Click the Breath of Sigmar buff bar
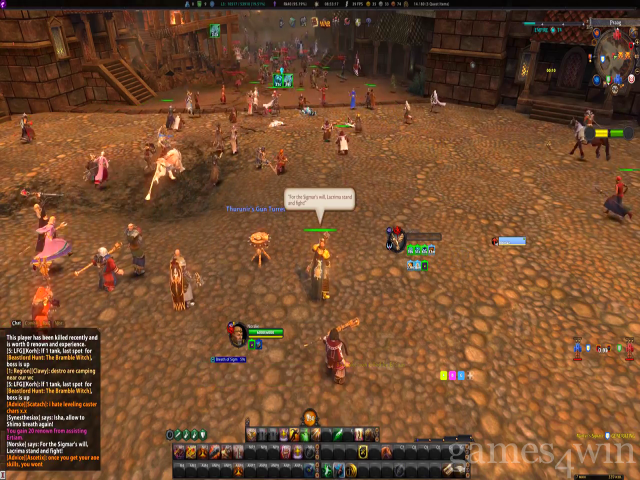640x480 pixels. point(230,358)
